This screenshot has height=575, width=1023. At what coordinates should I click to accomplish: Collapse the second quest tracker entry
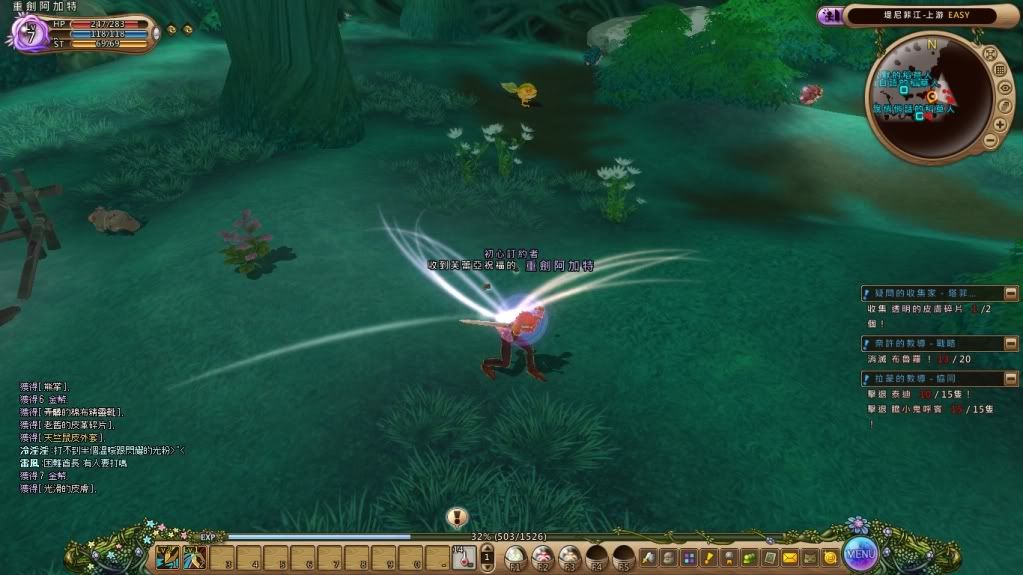[x=866, y=343]
